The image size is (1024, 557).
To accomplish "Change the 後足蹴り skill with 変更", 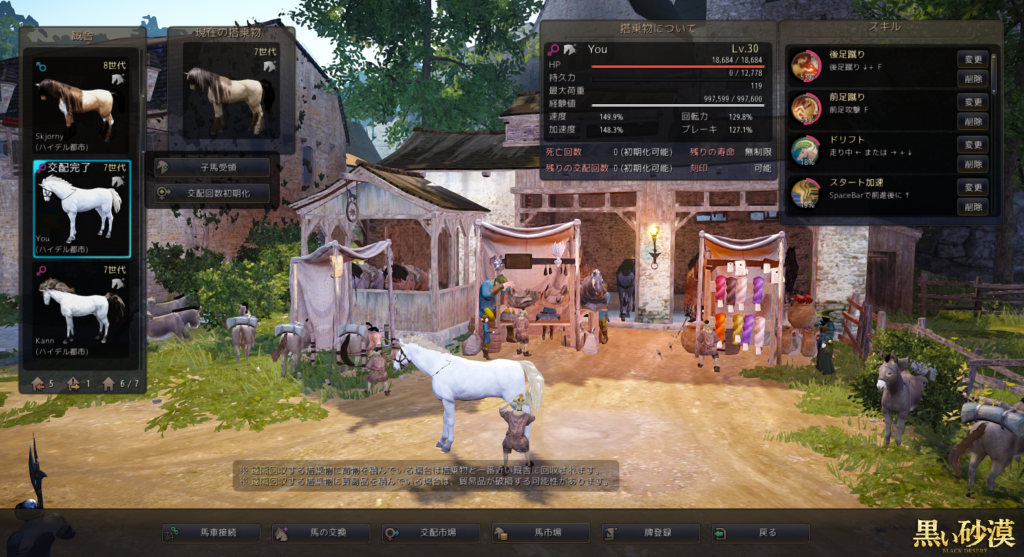I will tap(973, 59).
